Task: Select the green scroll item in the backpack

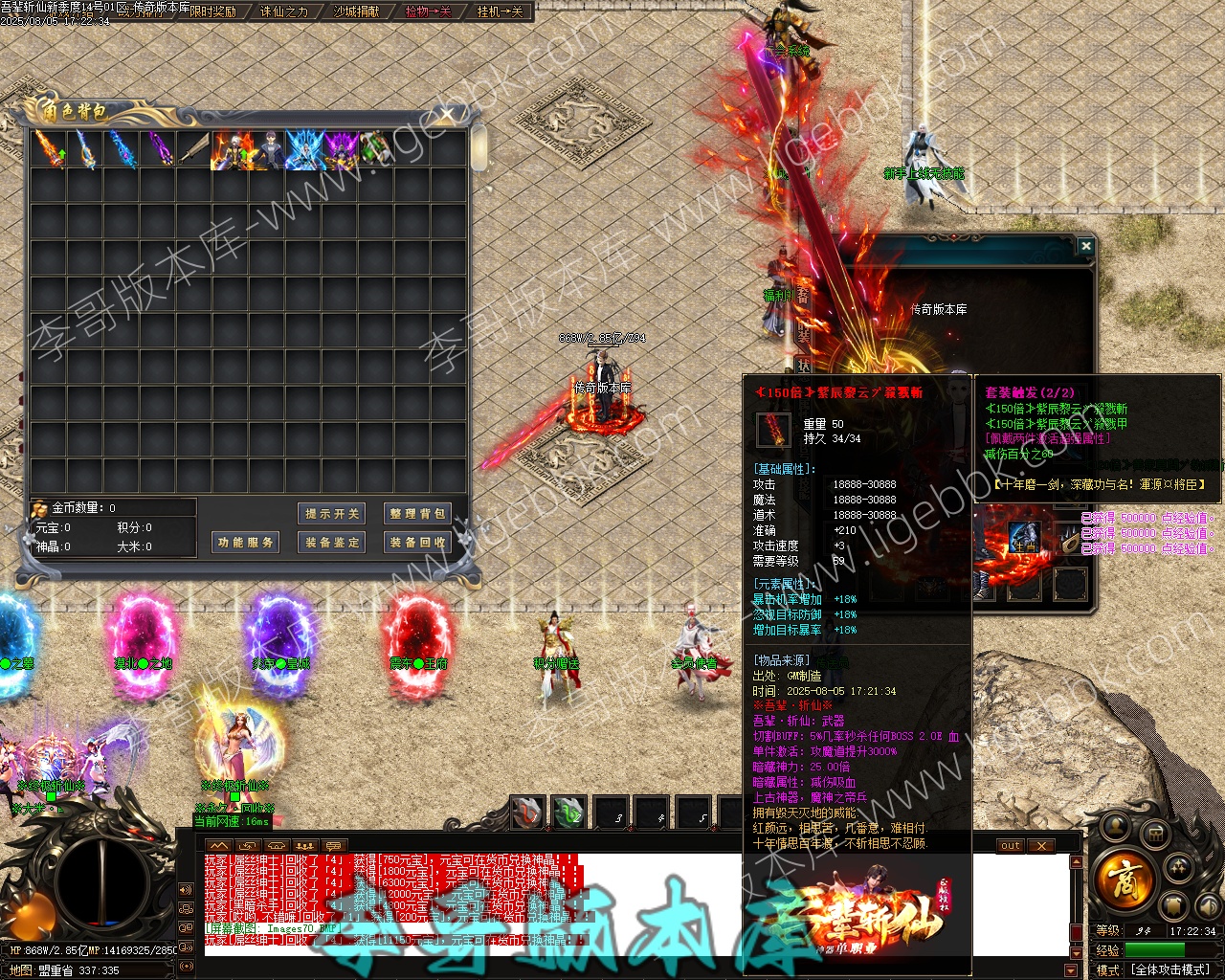Action: click(x=376, y=150)
